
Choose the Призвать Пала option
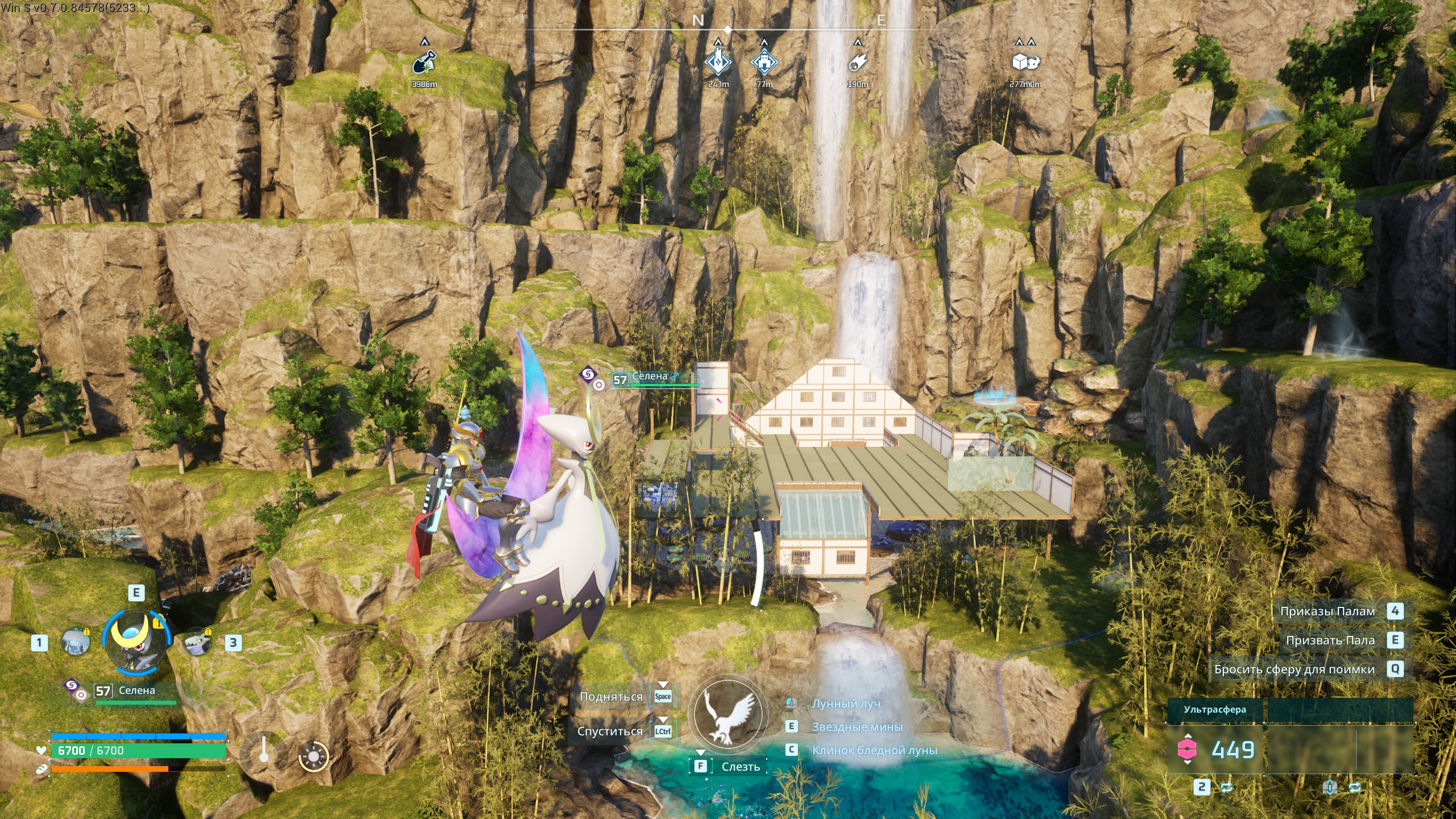coord(1330,640)
